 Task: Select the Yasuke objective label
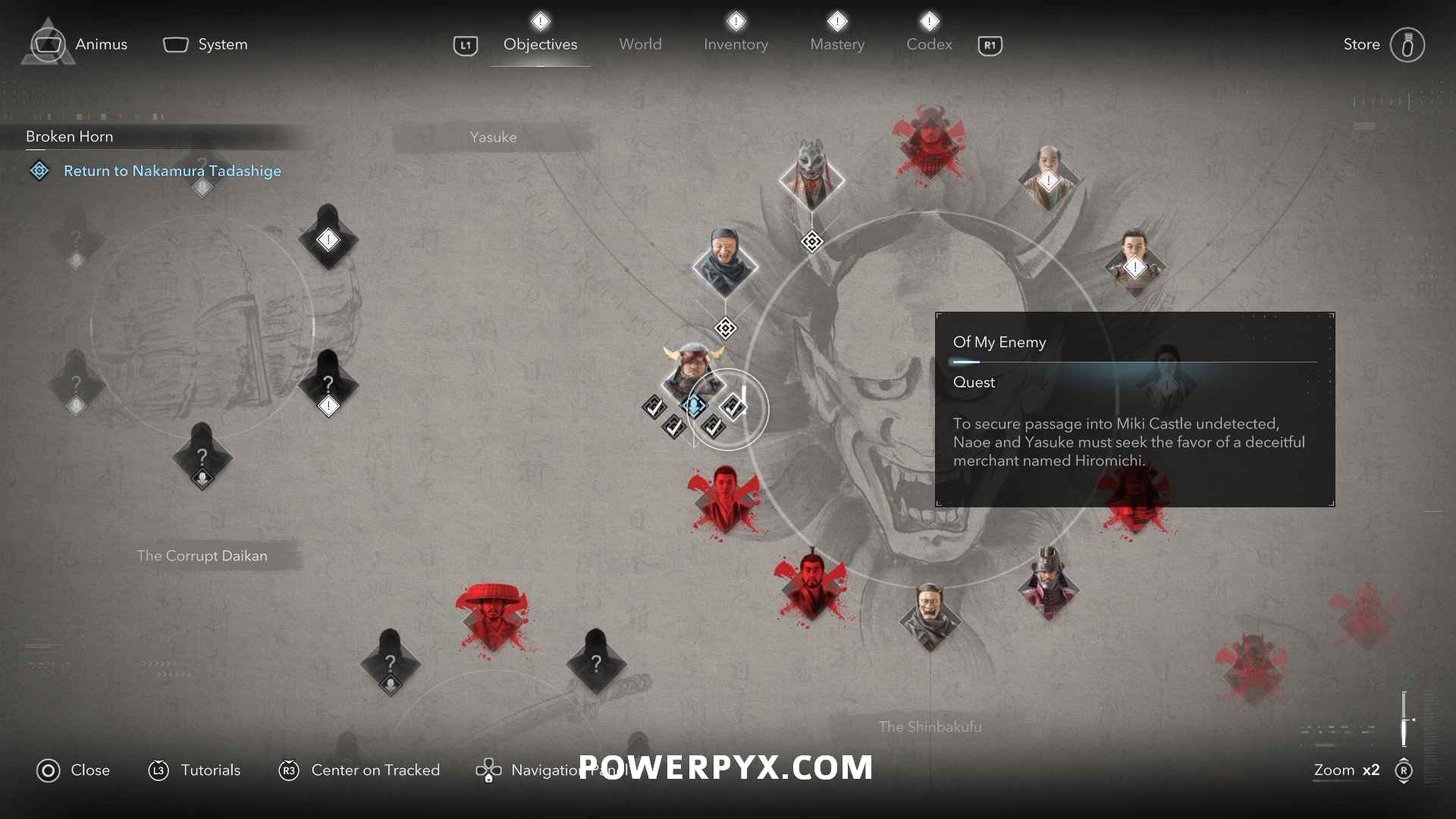[x=493, y=137]
